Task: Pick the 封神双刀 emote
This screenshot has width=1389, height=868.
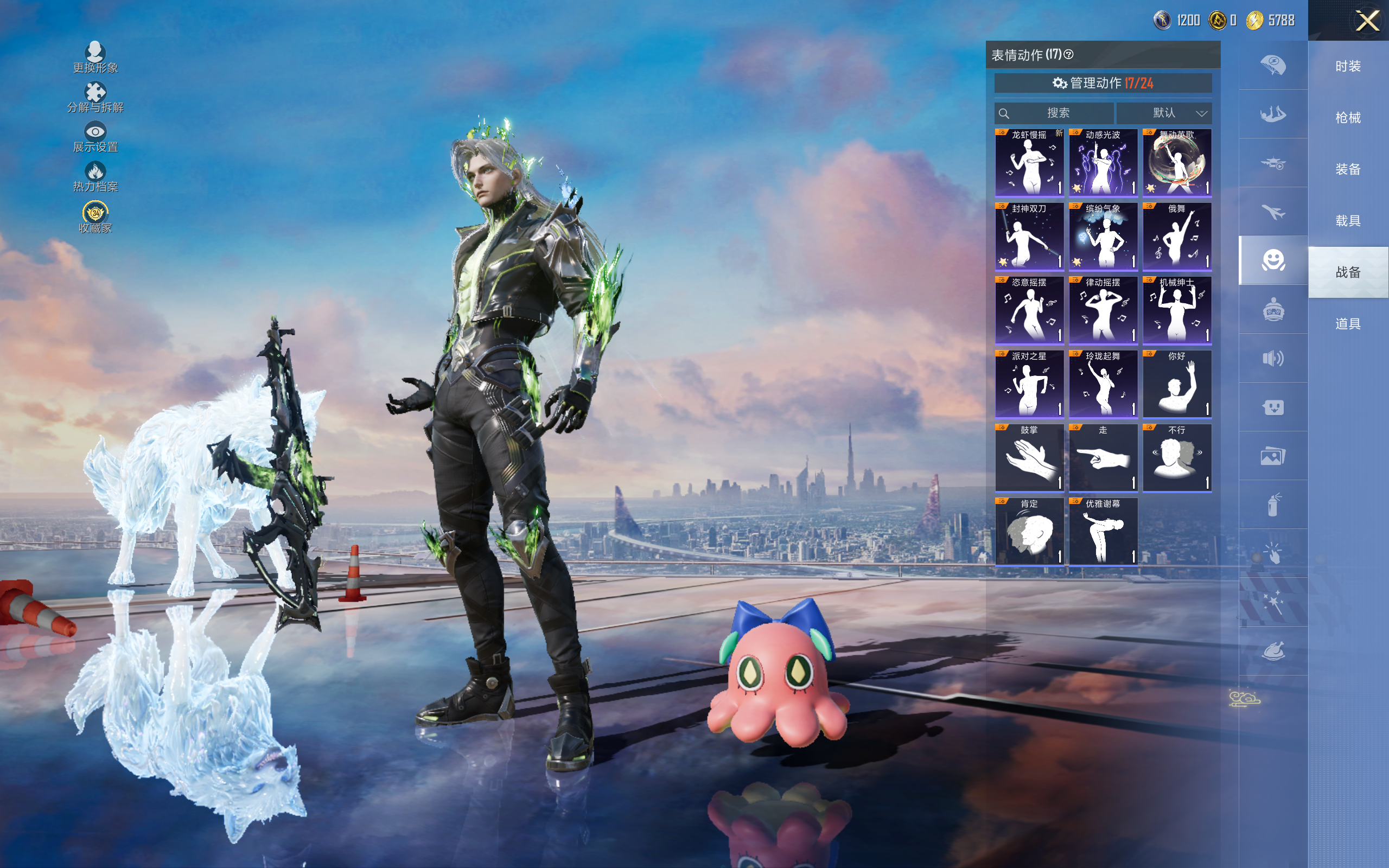Action: coord(1029,237)
